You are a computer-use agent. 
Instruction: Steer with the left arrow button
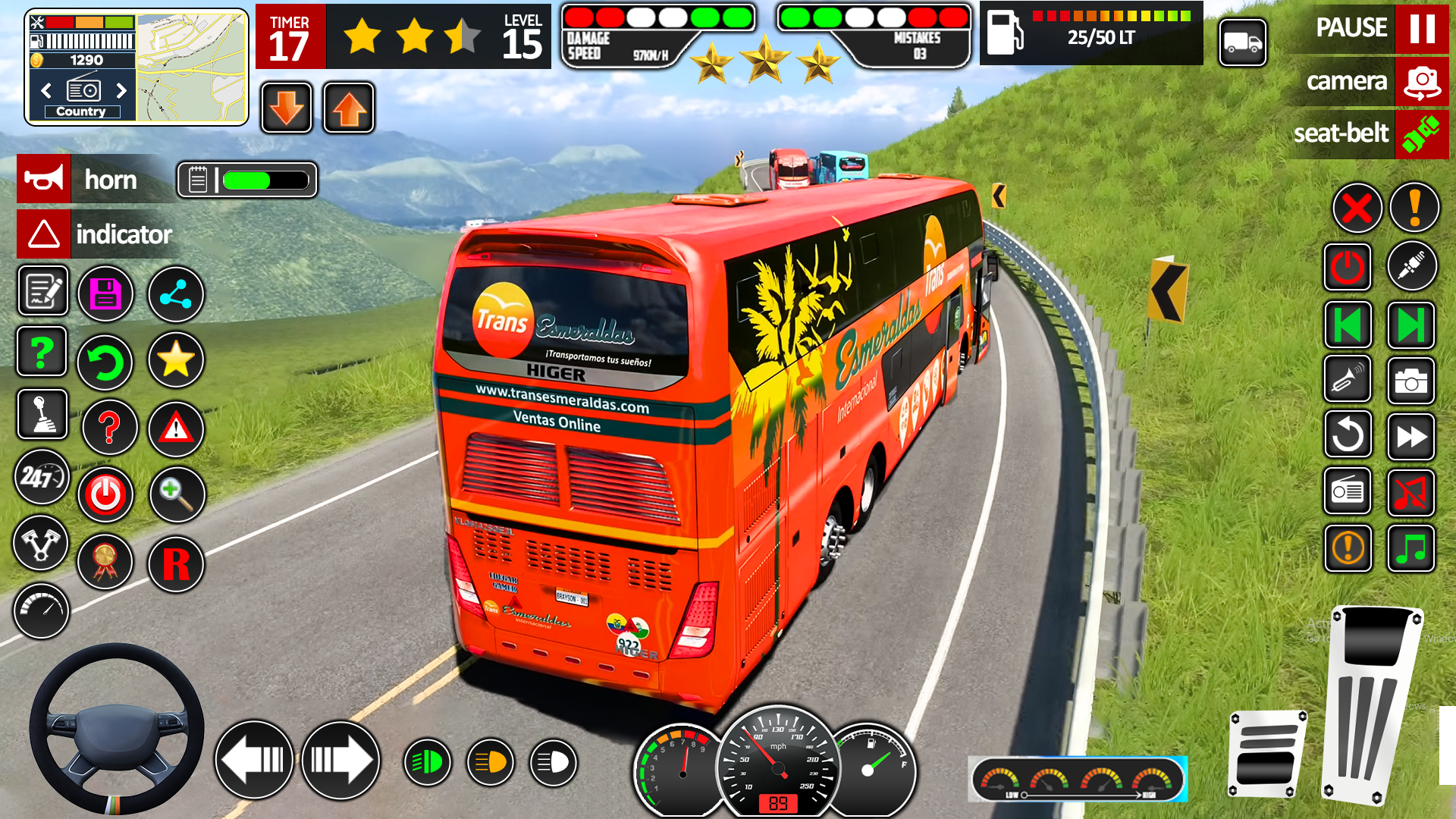[x=254, y=760]
